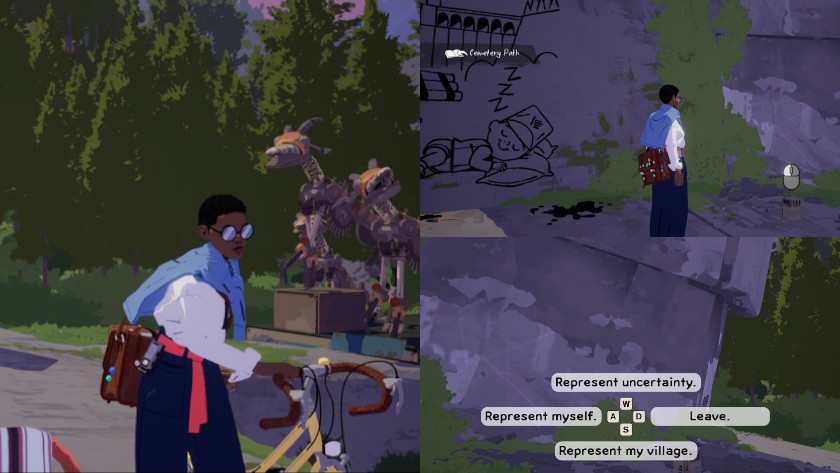Pick the "Leave." option

point(710,416)
